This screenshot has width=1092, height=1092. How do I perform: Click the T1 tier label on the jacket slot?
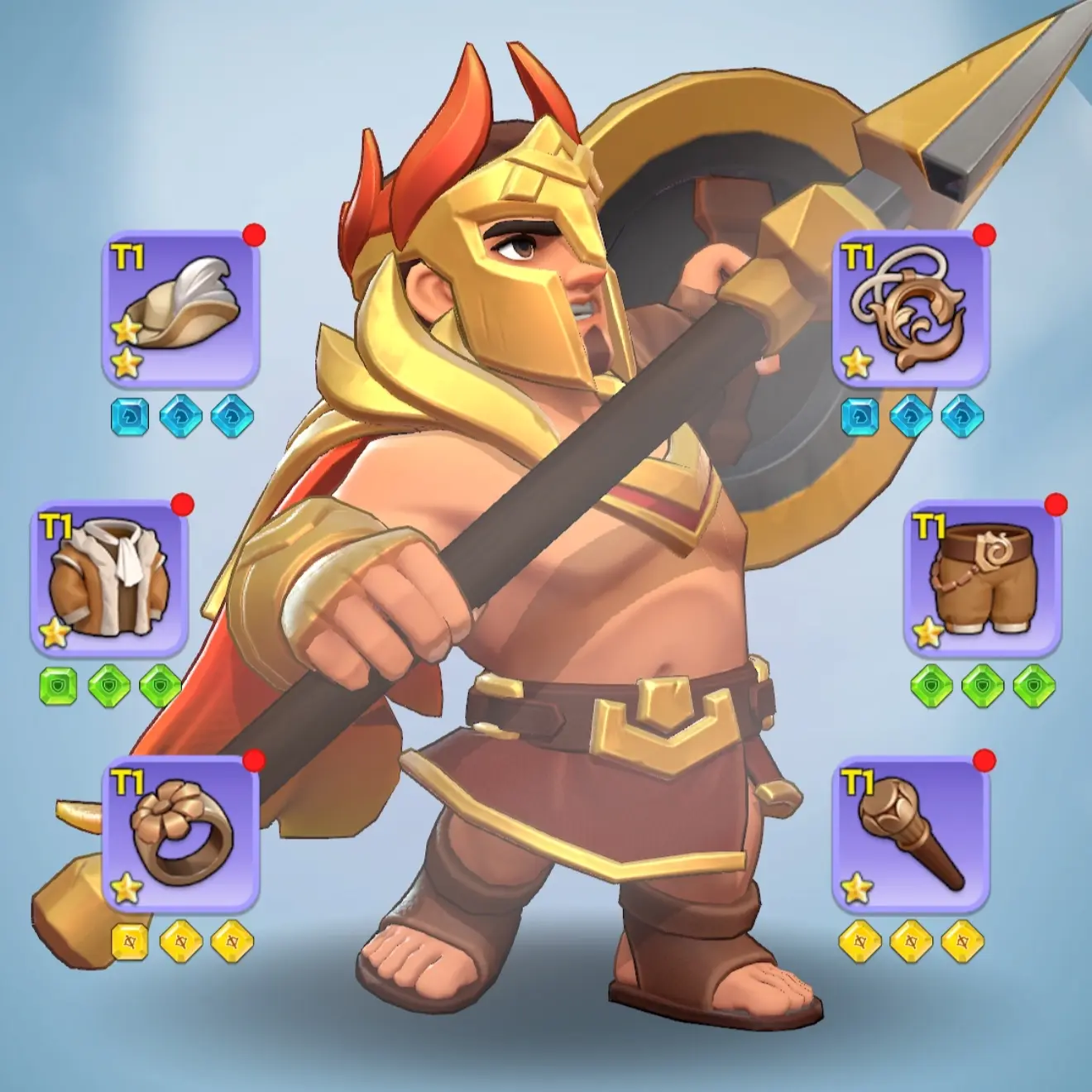pos(54,525)
